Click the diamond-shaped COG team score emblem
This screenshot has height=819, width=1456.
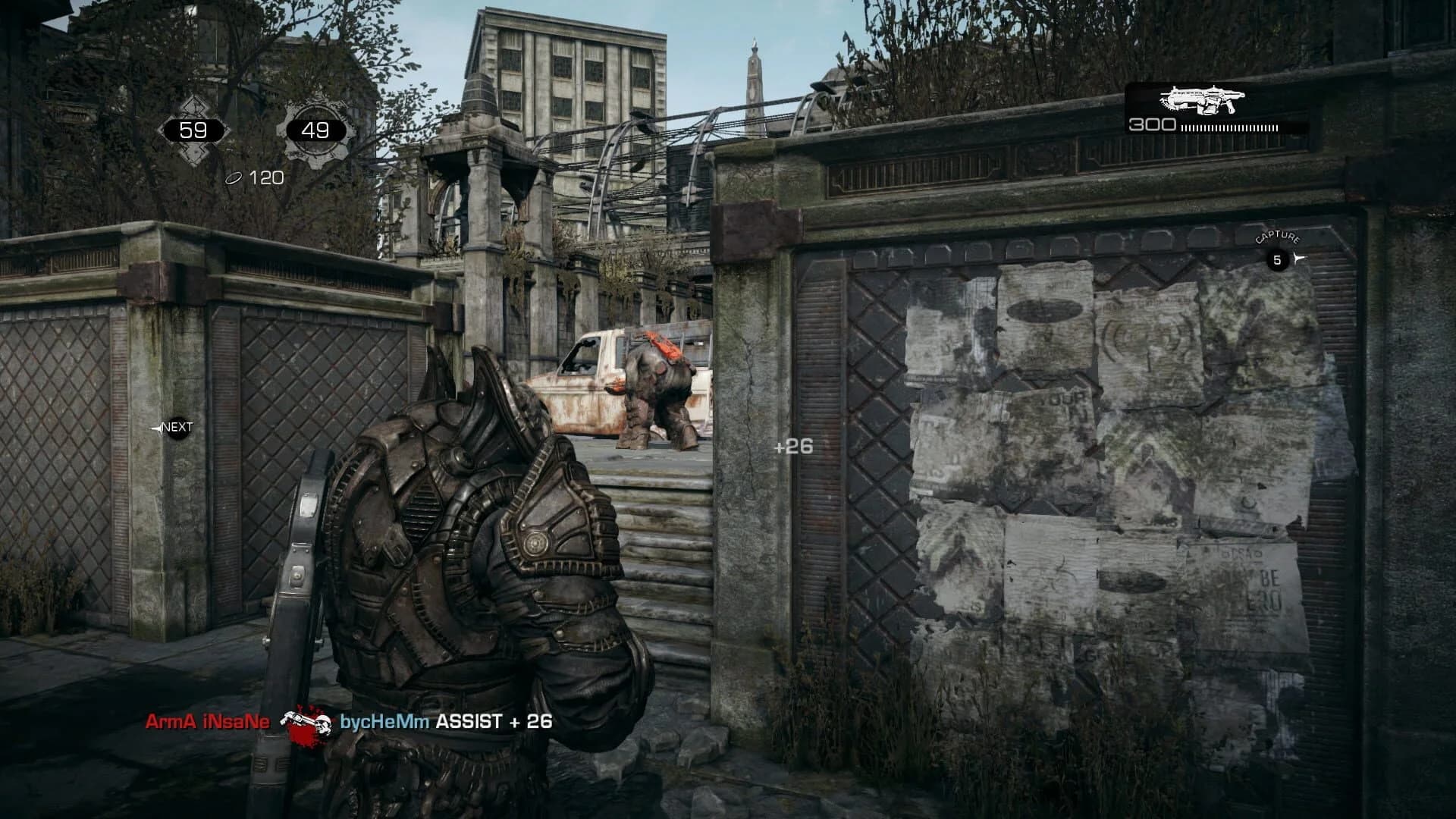(192, 130)
